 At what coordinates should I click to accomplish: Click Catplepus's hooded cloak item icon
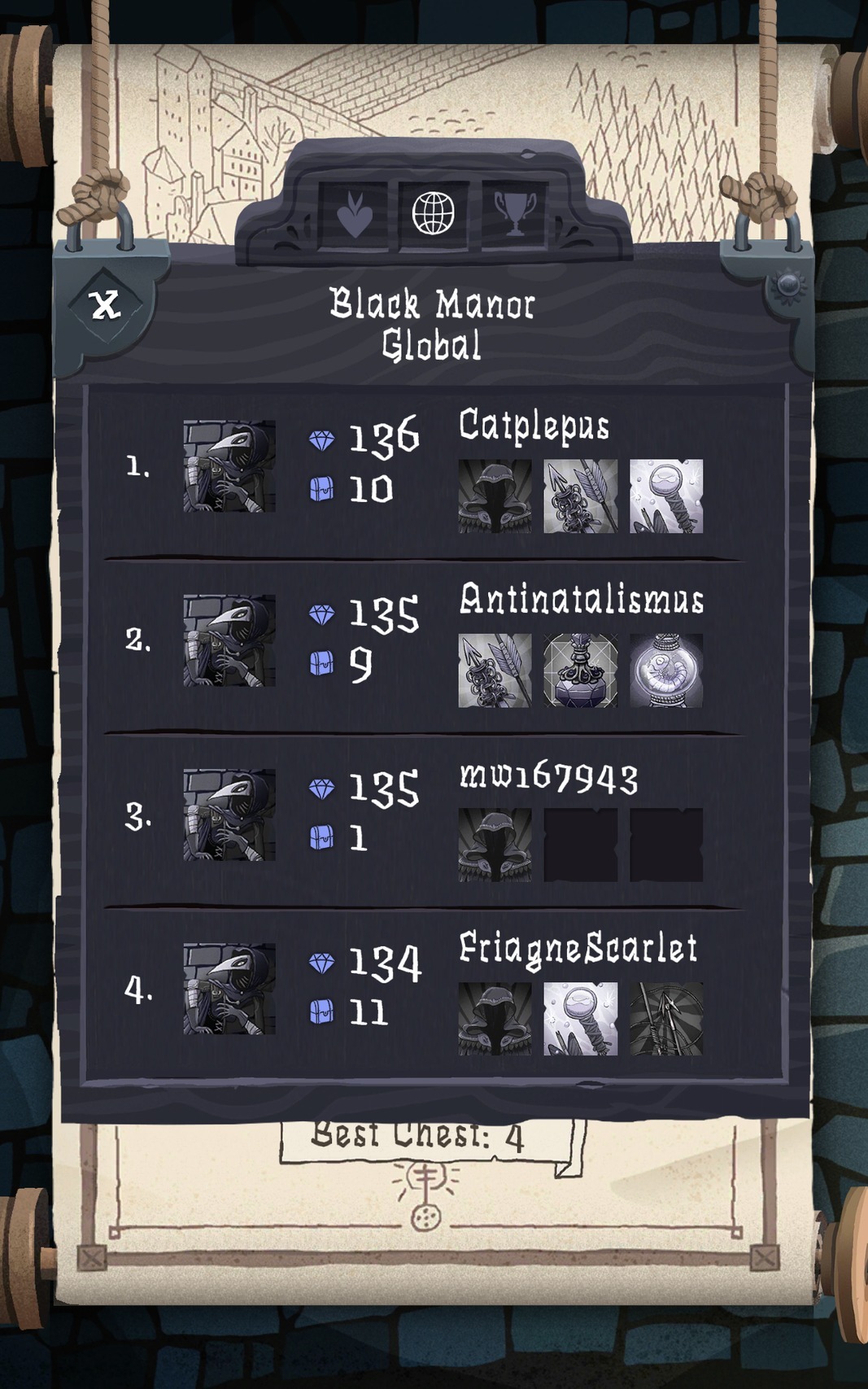tap(495, 496)
